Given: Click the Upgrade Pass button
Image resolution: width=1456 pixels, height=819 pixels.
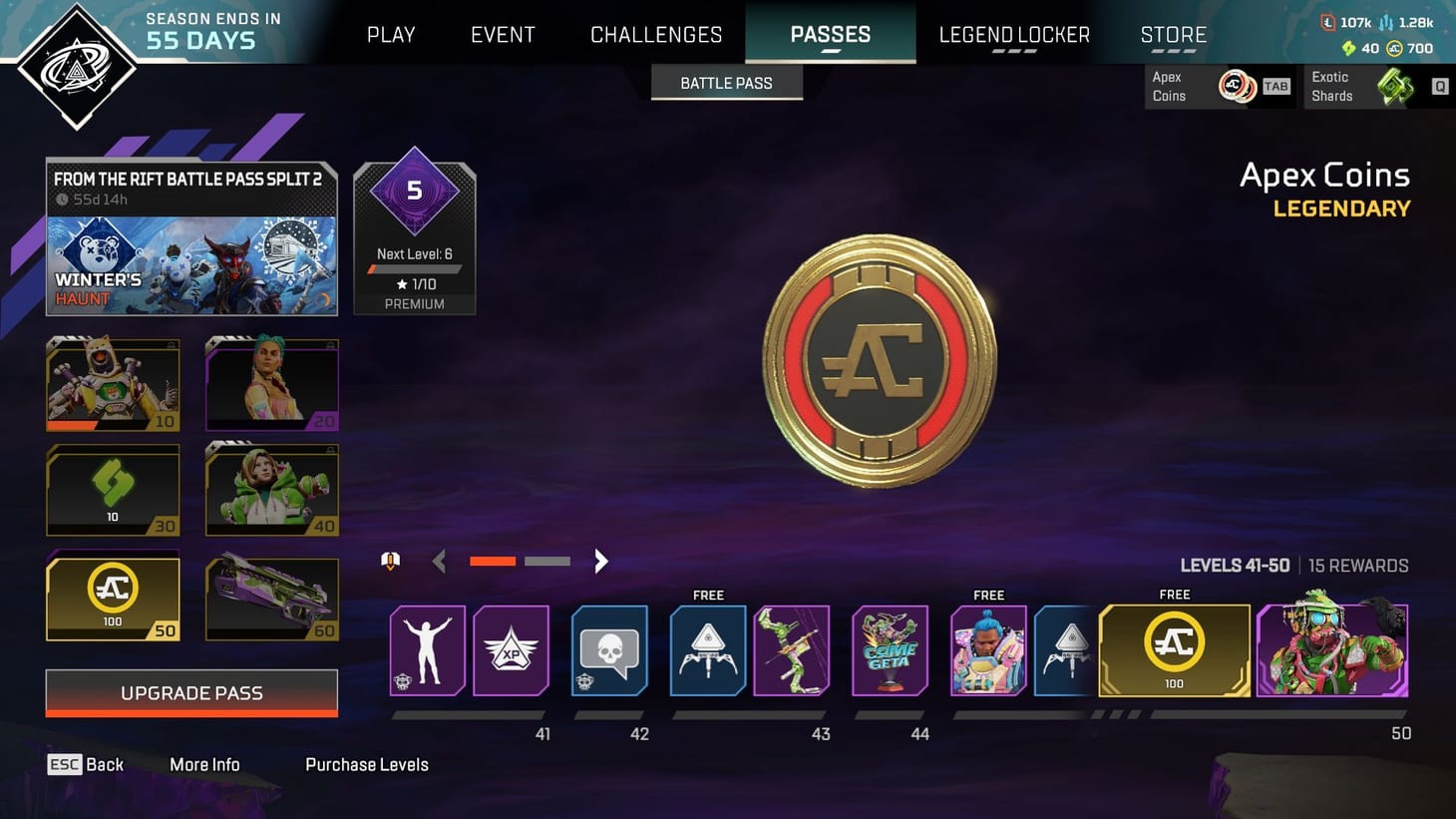Looking at the screenshot, I should [x=190, y=692].
